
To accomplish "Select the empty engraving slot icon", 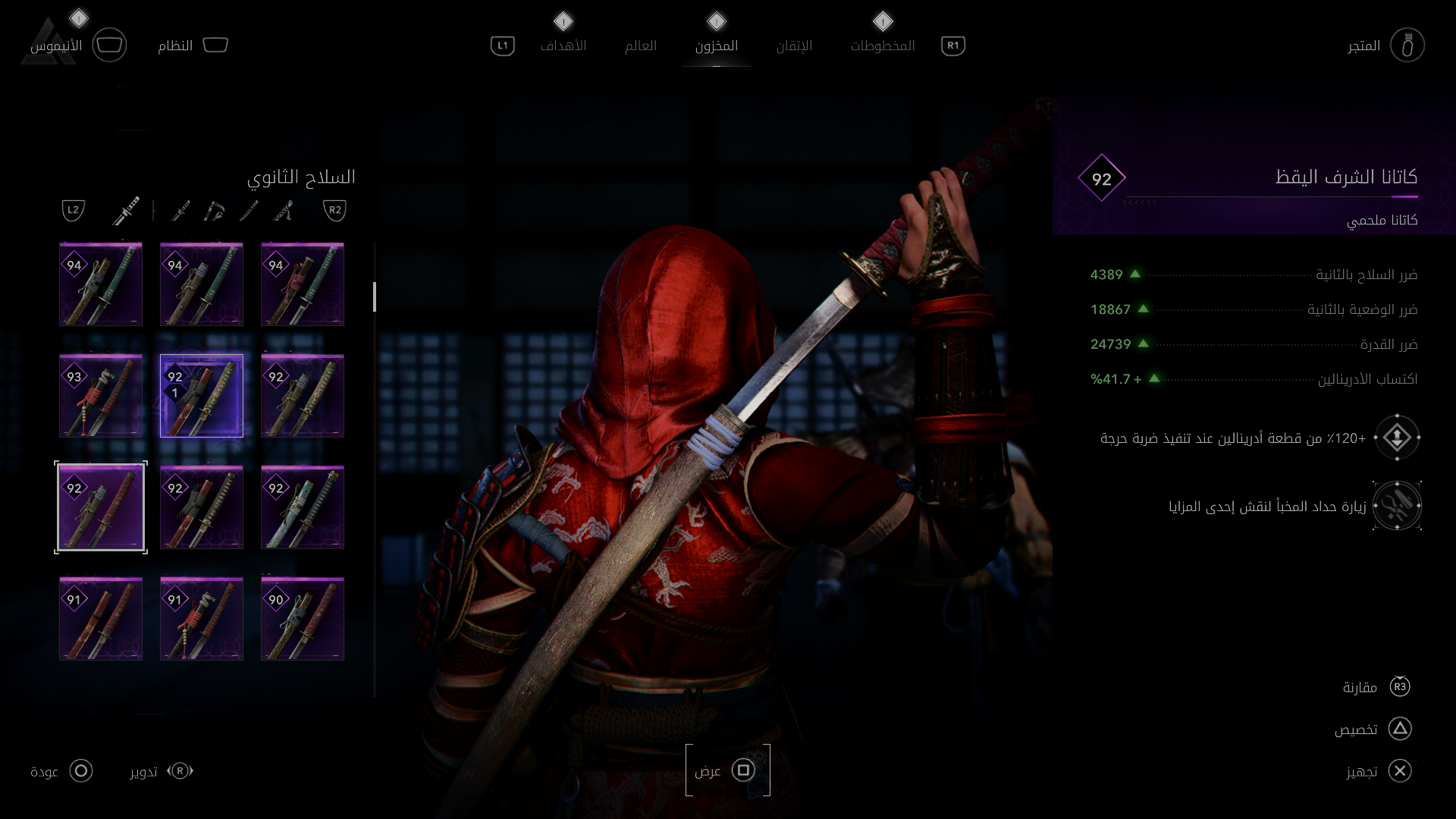I will click(x=1397, y=506).
